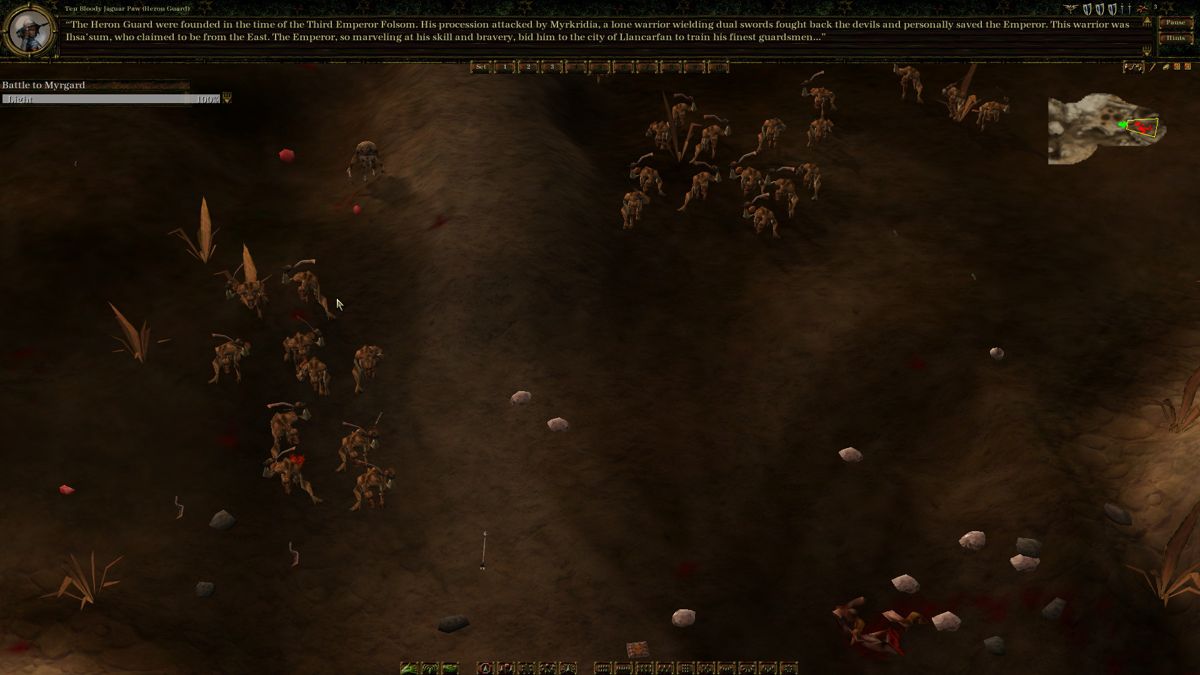Viewport: 1200px width, 675px height.
Task: Select control group 2
Action: pos(528,67)
